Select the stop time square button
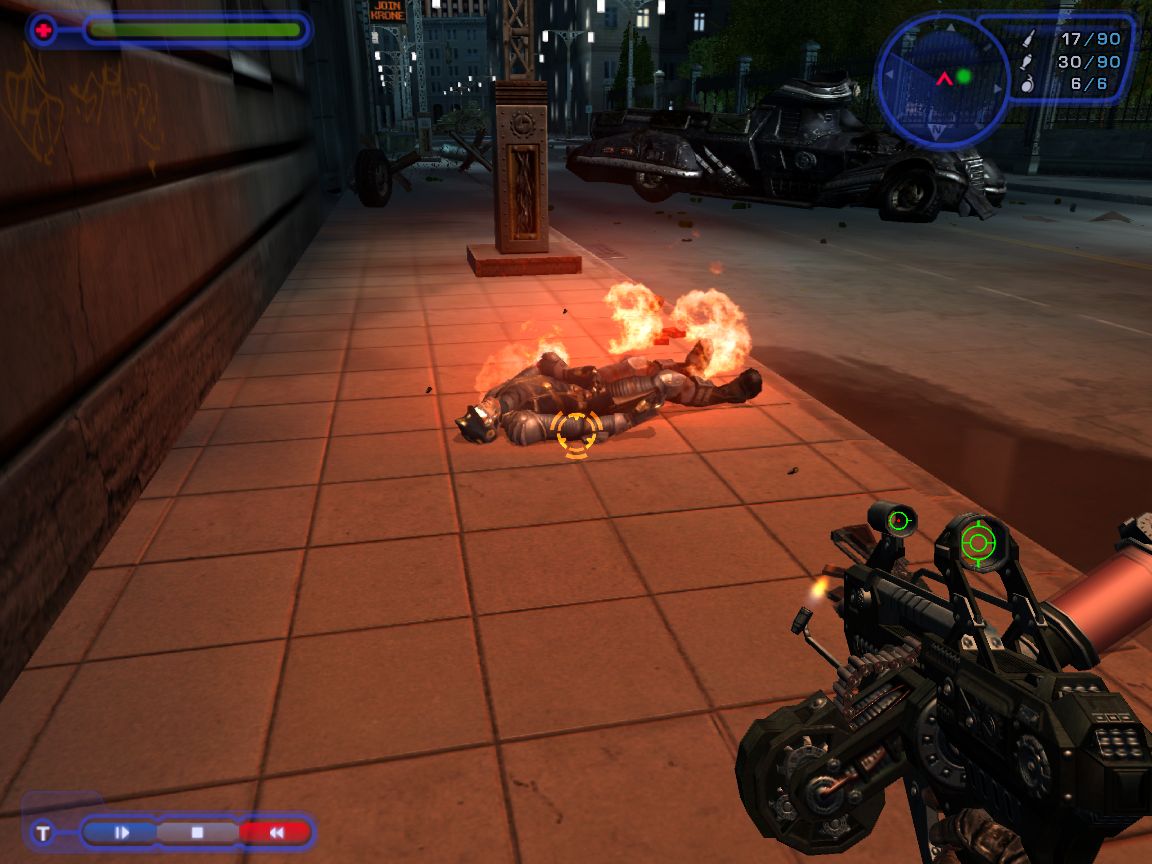The height and width of the screenshot is (864, 1152). (197, 832)
